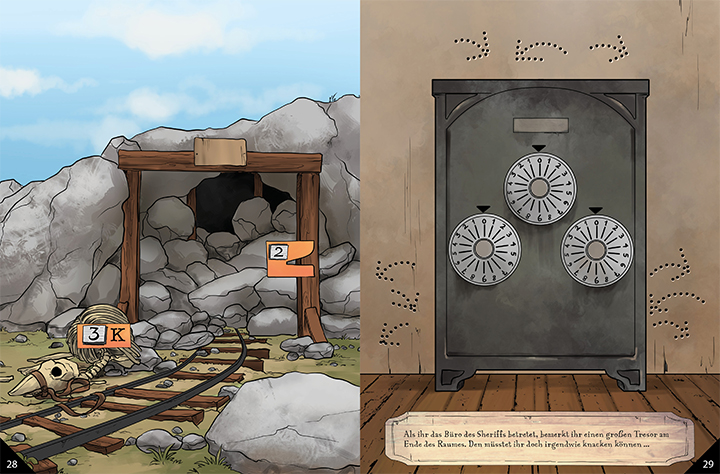720x474 pixels.
Task: Select the uppermost combination dial on the safe
Action: 540,188
